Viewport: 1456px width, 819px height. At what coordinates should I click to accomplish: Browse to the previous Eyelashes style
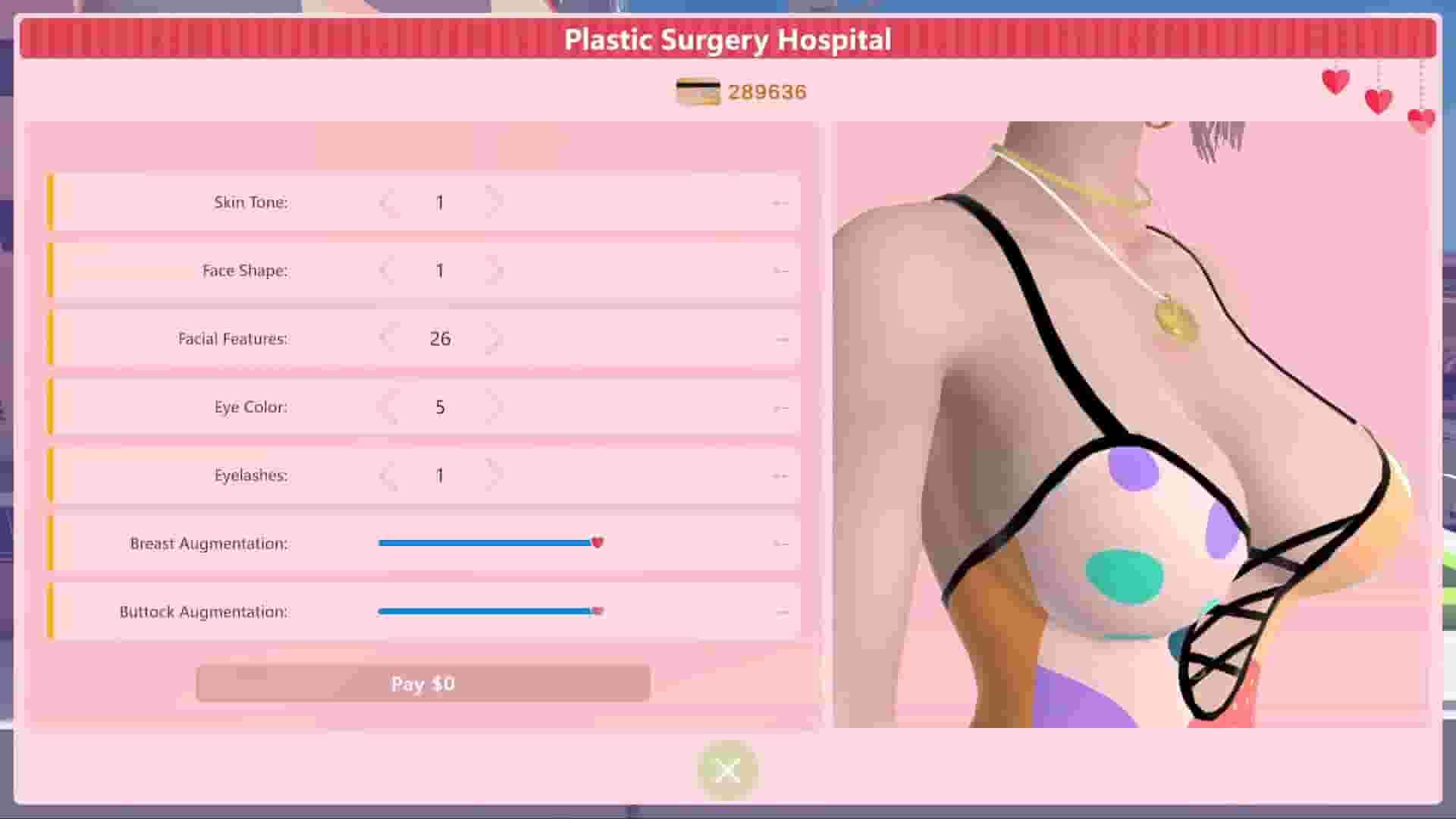click(388, 475)
